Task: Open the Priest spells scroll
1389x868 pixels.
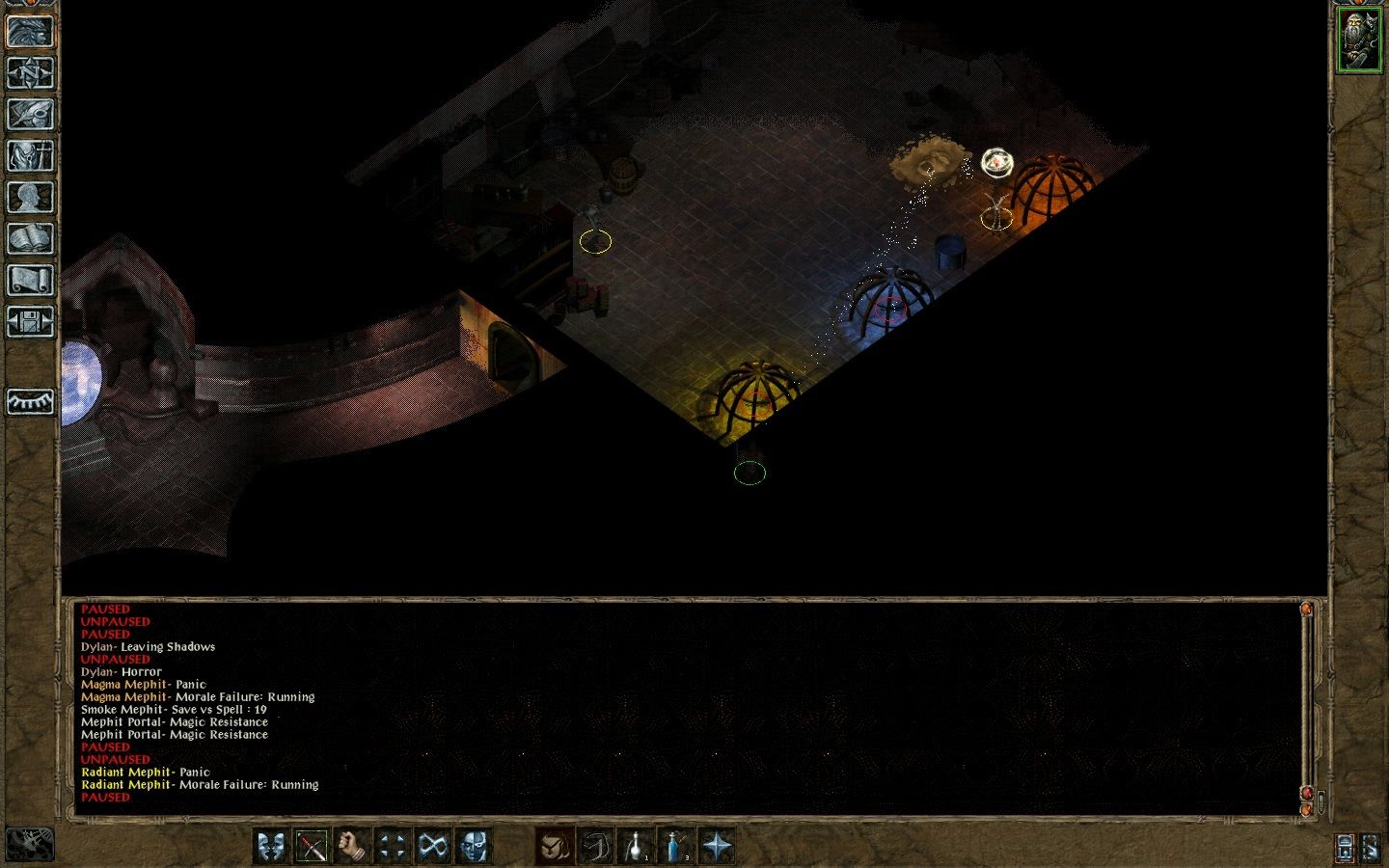Action: pyautogui.click(x=29, y=280)
